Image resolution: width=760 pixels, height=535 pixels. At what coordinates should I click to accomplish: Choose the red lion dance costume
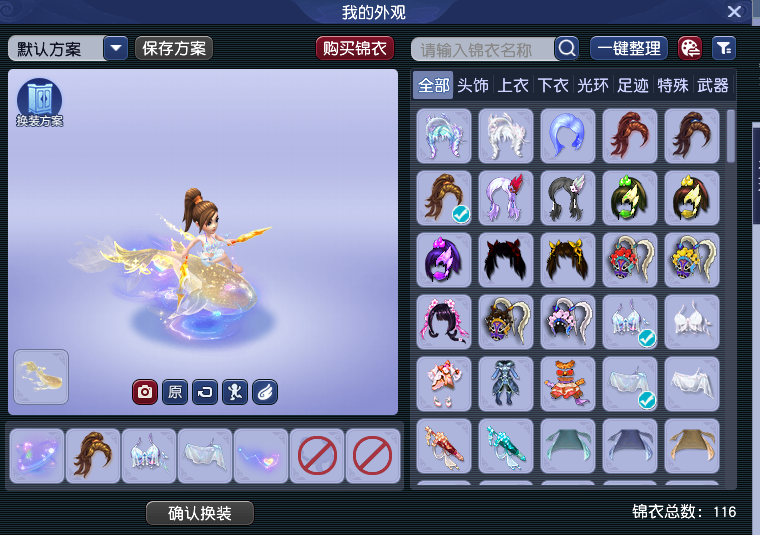pos(568,385)
